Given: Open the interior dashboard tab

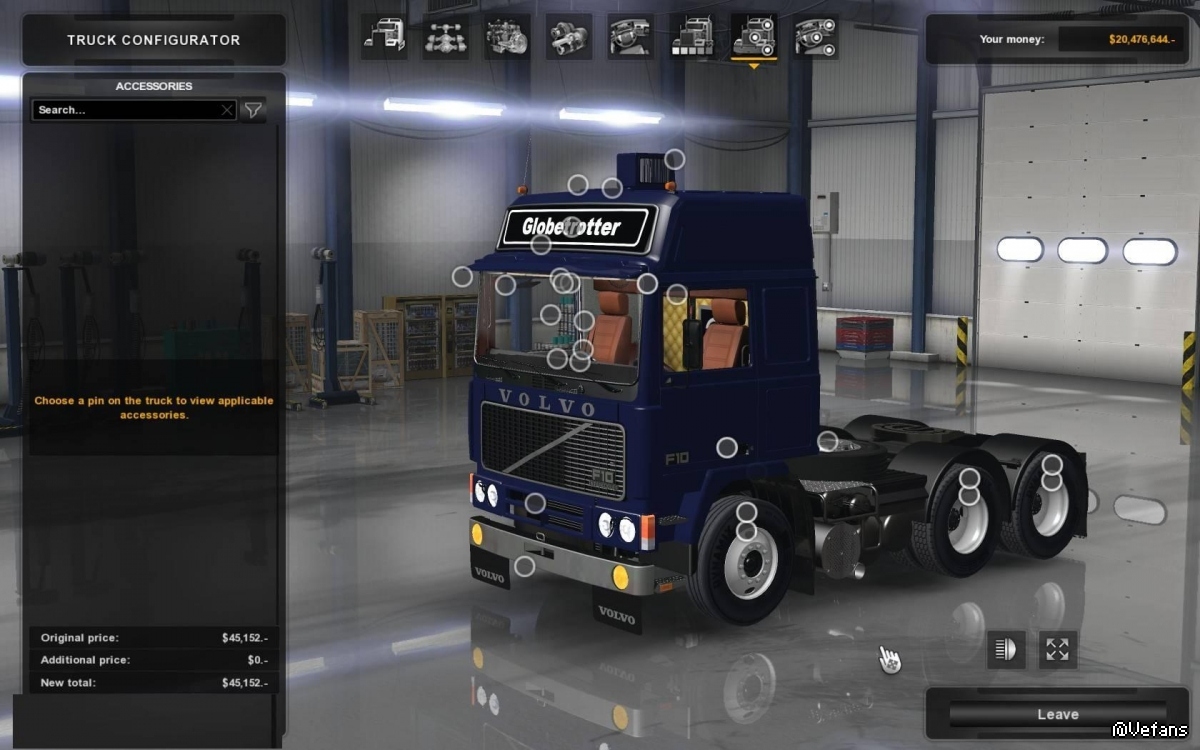Looking at the screenshot, I should 631,37.
